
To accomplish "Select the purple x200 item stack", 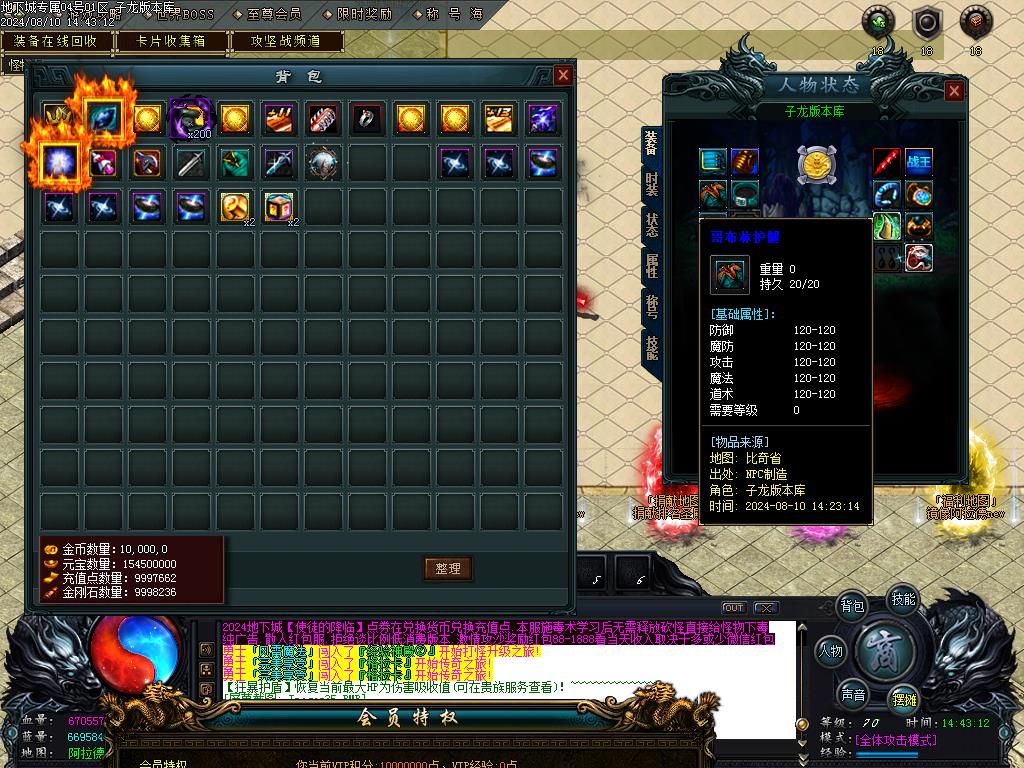I will 190,119.
